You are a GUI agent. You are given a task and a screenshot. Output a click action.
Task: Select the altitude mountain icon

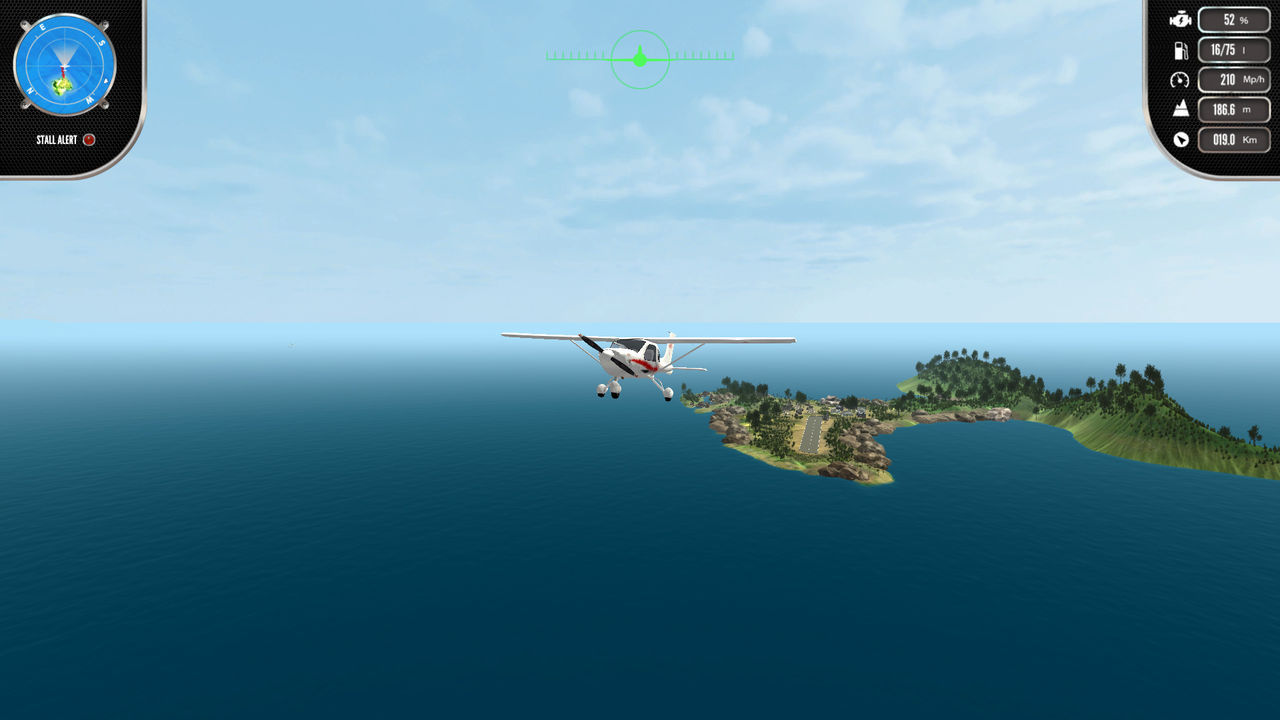[x=1181, y=110]
